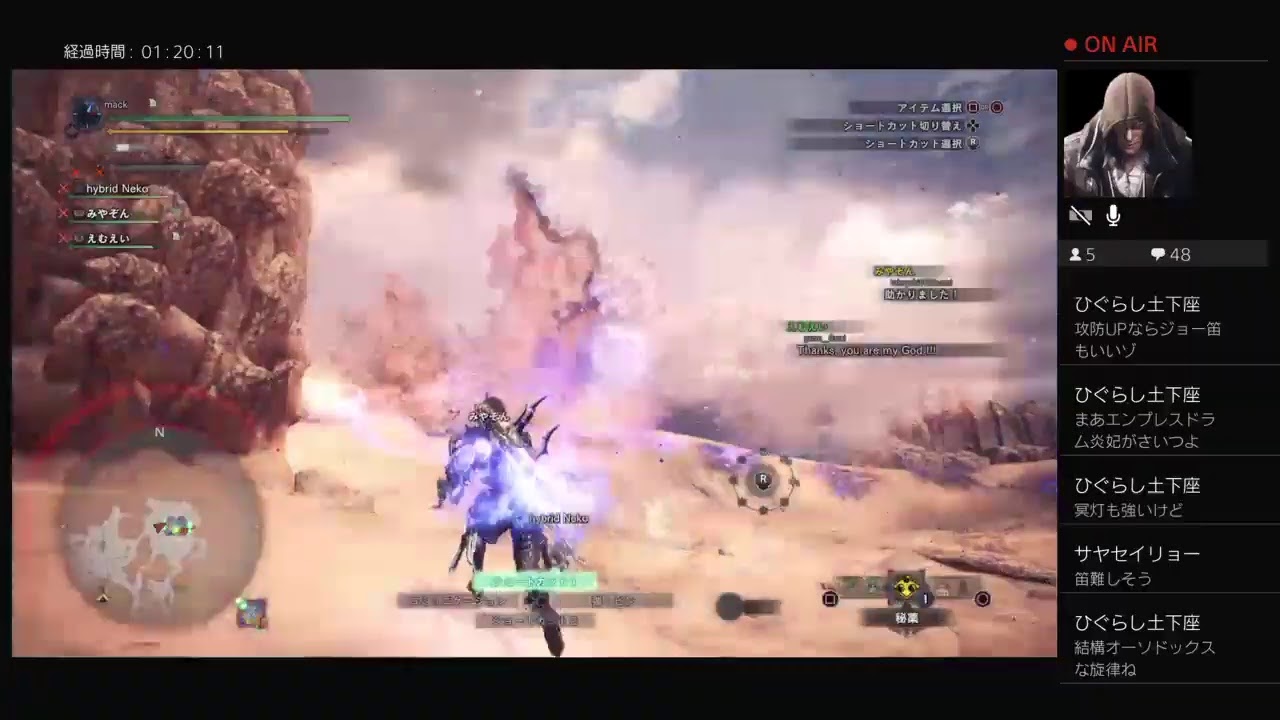Click the compass N marker above the minimap
1280x720 pixels.
pos(158,433)
